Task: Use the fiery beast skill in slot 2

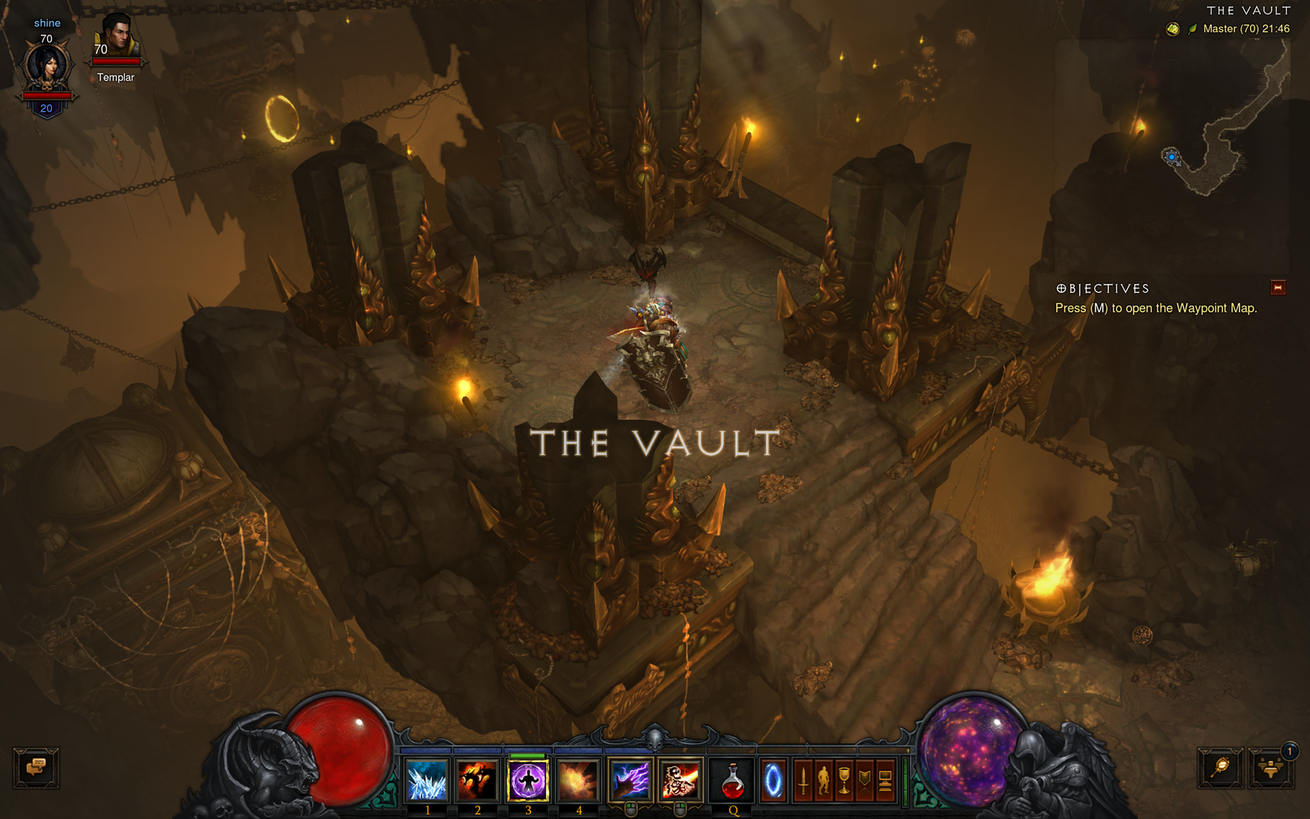Action: point(477,780)
